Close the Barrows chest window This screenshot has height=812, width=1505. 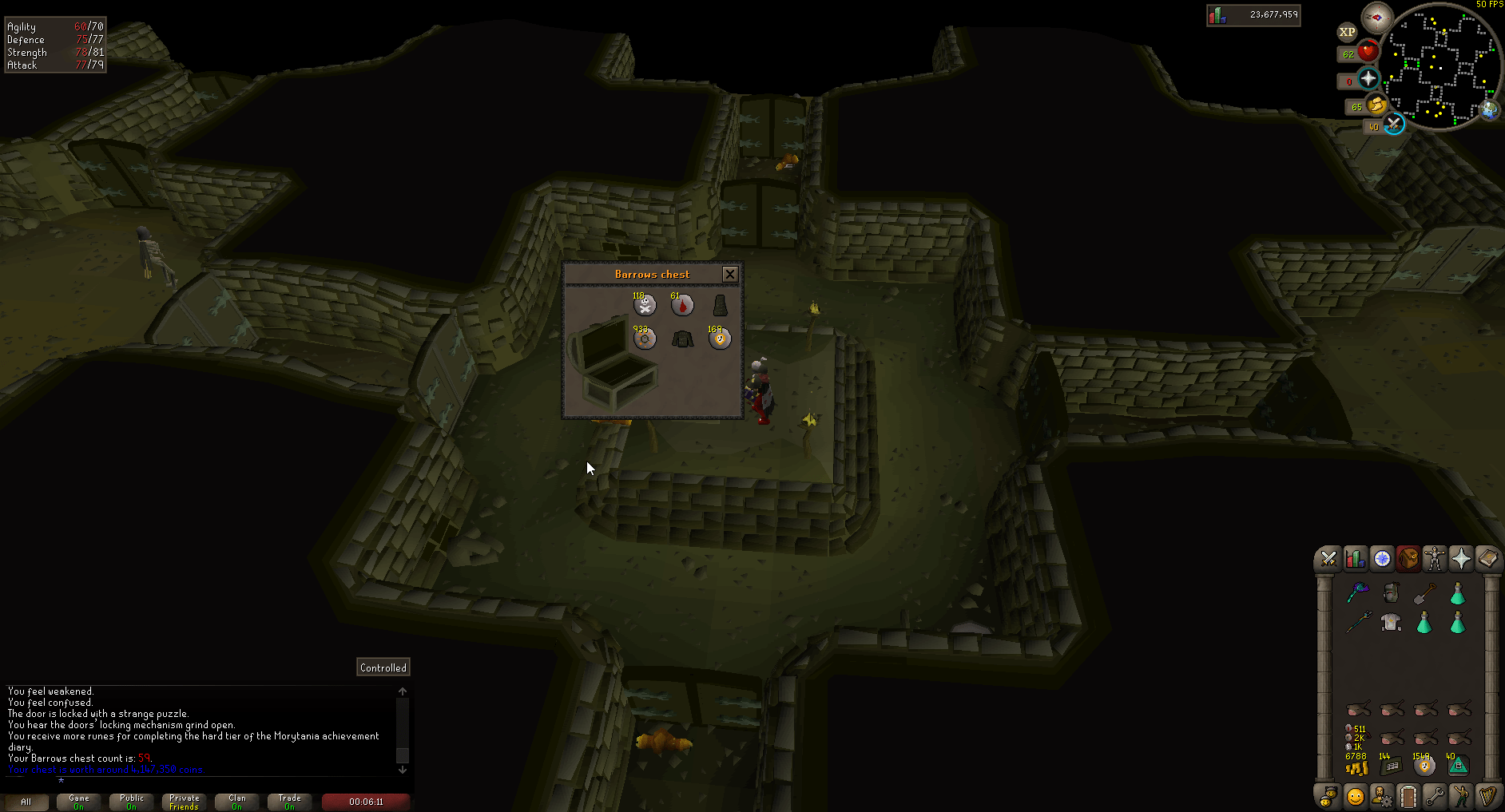click(x=729, y=274)
